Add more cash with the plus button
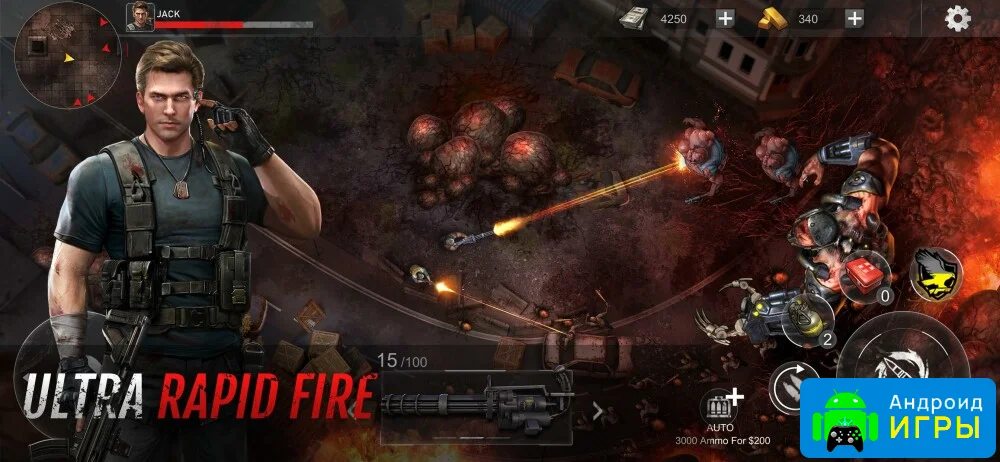 (725, 18)
